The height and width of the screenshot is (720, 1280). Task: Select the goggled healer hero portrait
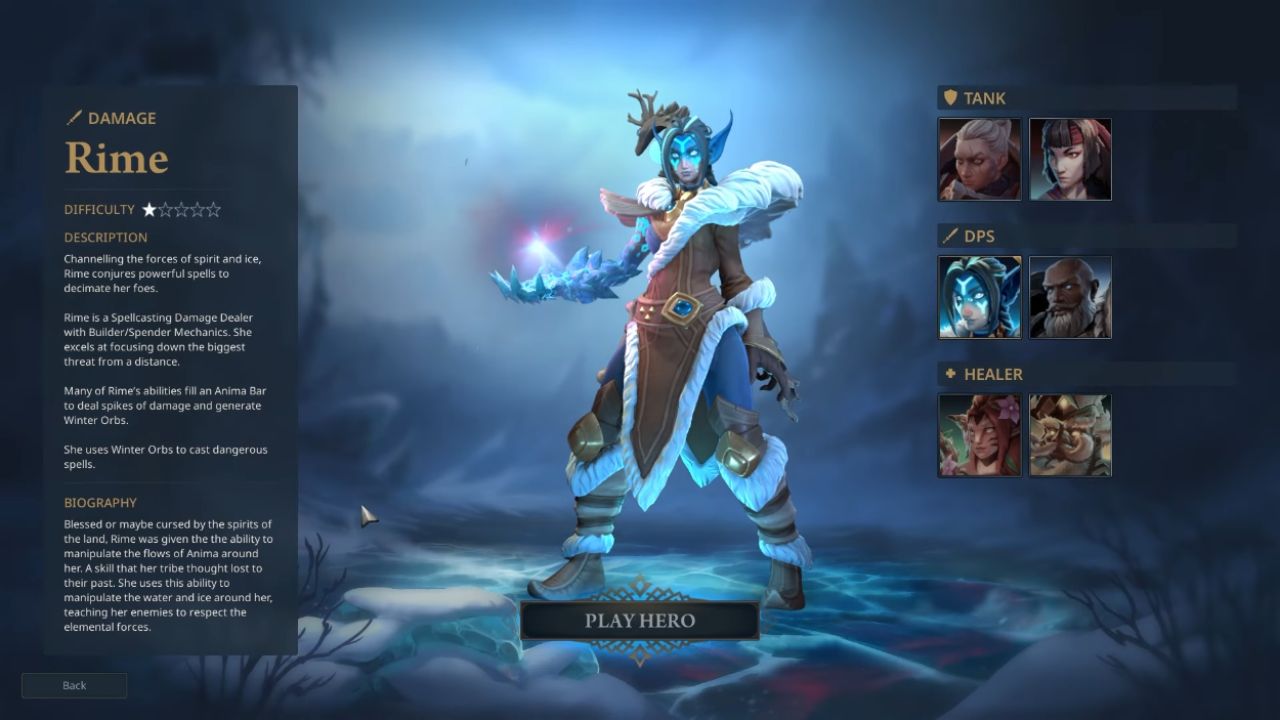point(1070,435)
